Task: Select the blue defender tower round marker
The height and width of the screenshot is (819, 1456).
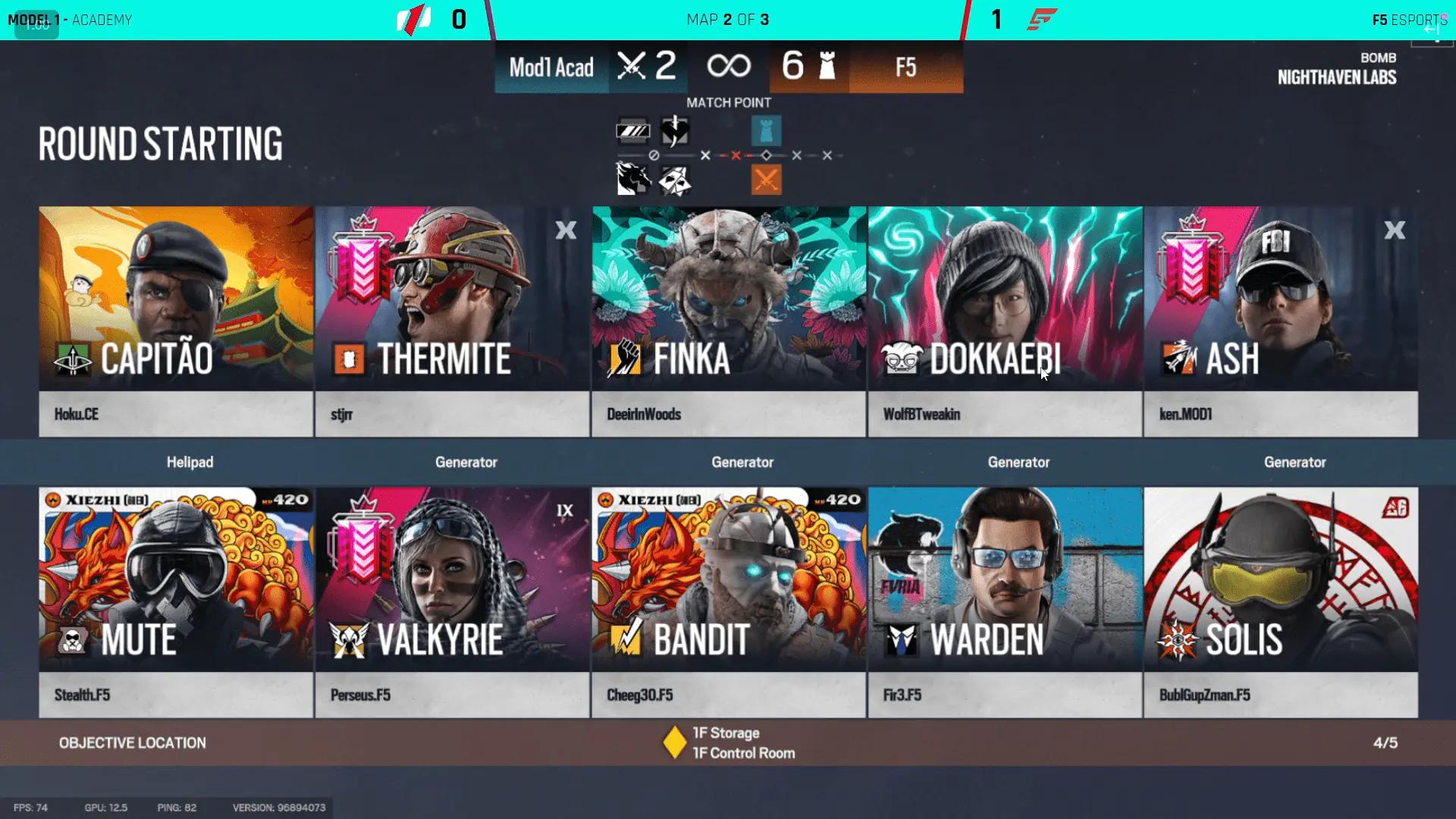Action: pyautogui.click(x=766, y=130)
